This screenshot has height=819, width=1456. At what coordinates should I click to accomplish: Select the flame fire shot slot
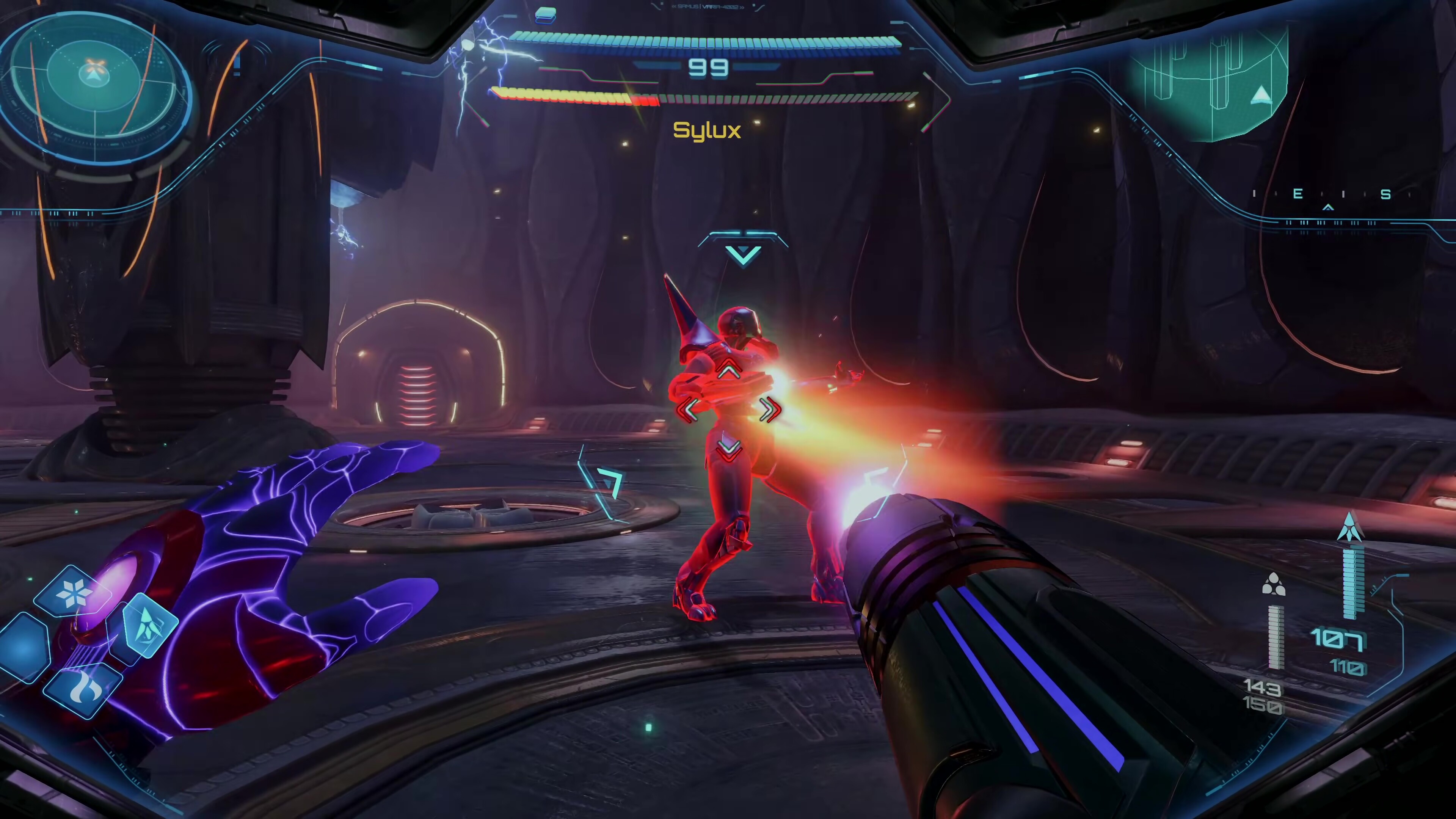83,690
